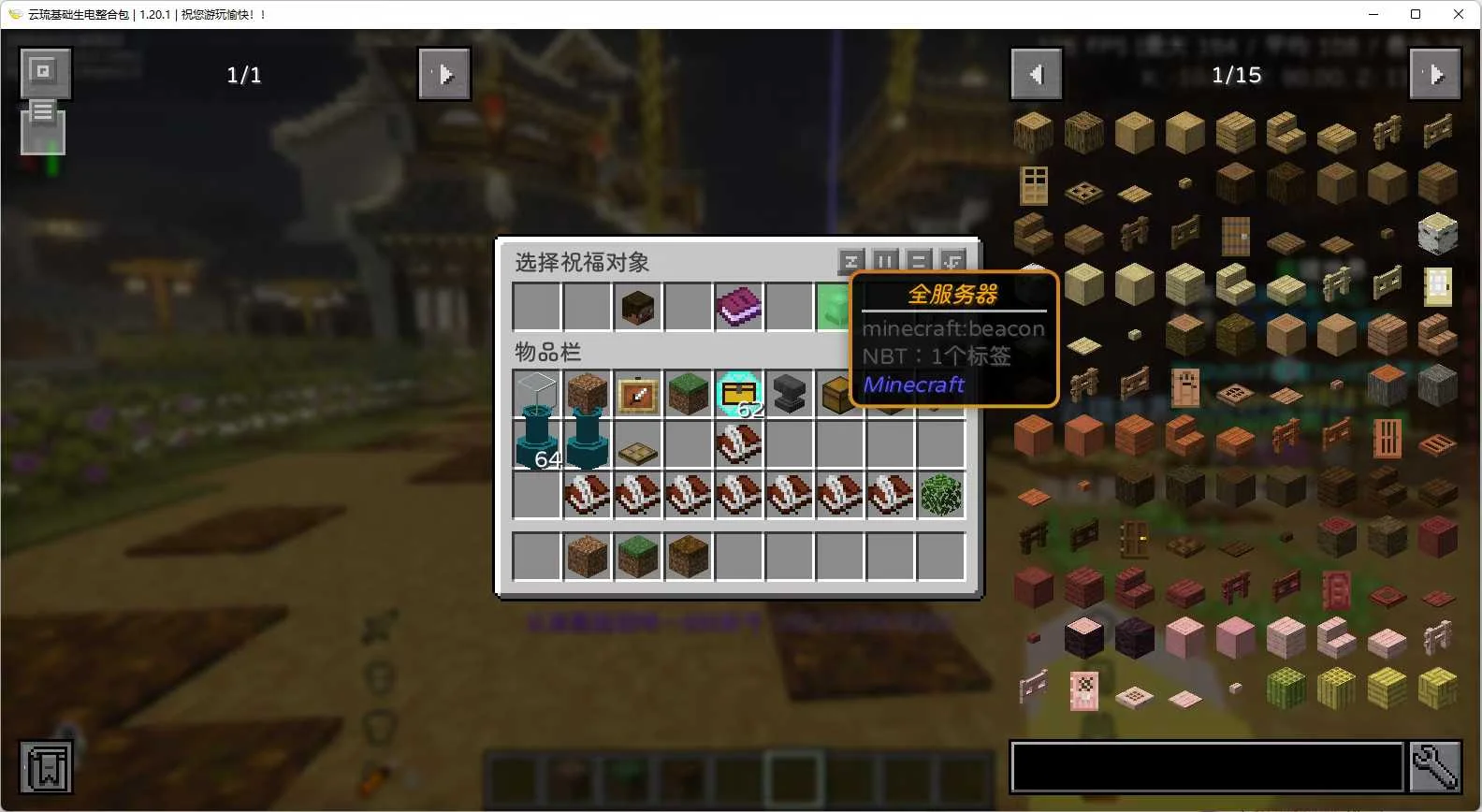The height and width of the screenshot is (812, 1482).
Task: Open the bookmark list button
Action: click(45, 767)
